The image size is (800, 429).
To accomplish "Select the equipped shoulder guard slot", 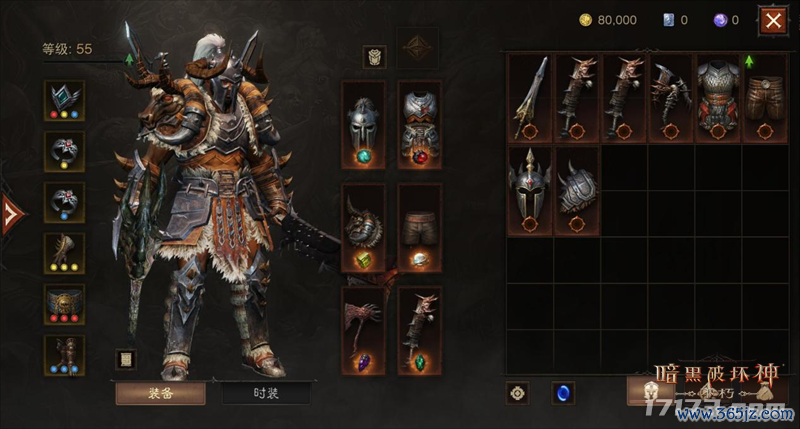I will [x=363, y=228].
